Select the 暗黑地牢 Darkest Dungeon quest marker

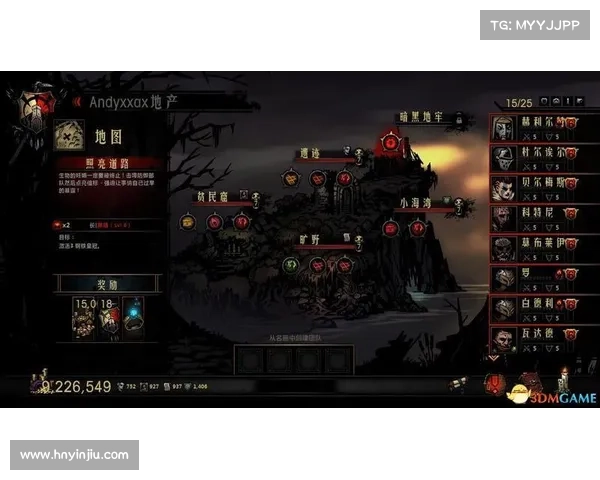pos(389,143)
